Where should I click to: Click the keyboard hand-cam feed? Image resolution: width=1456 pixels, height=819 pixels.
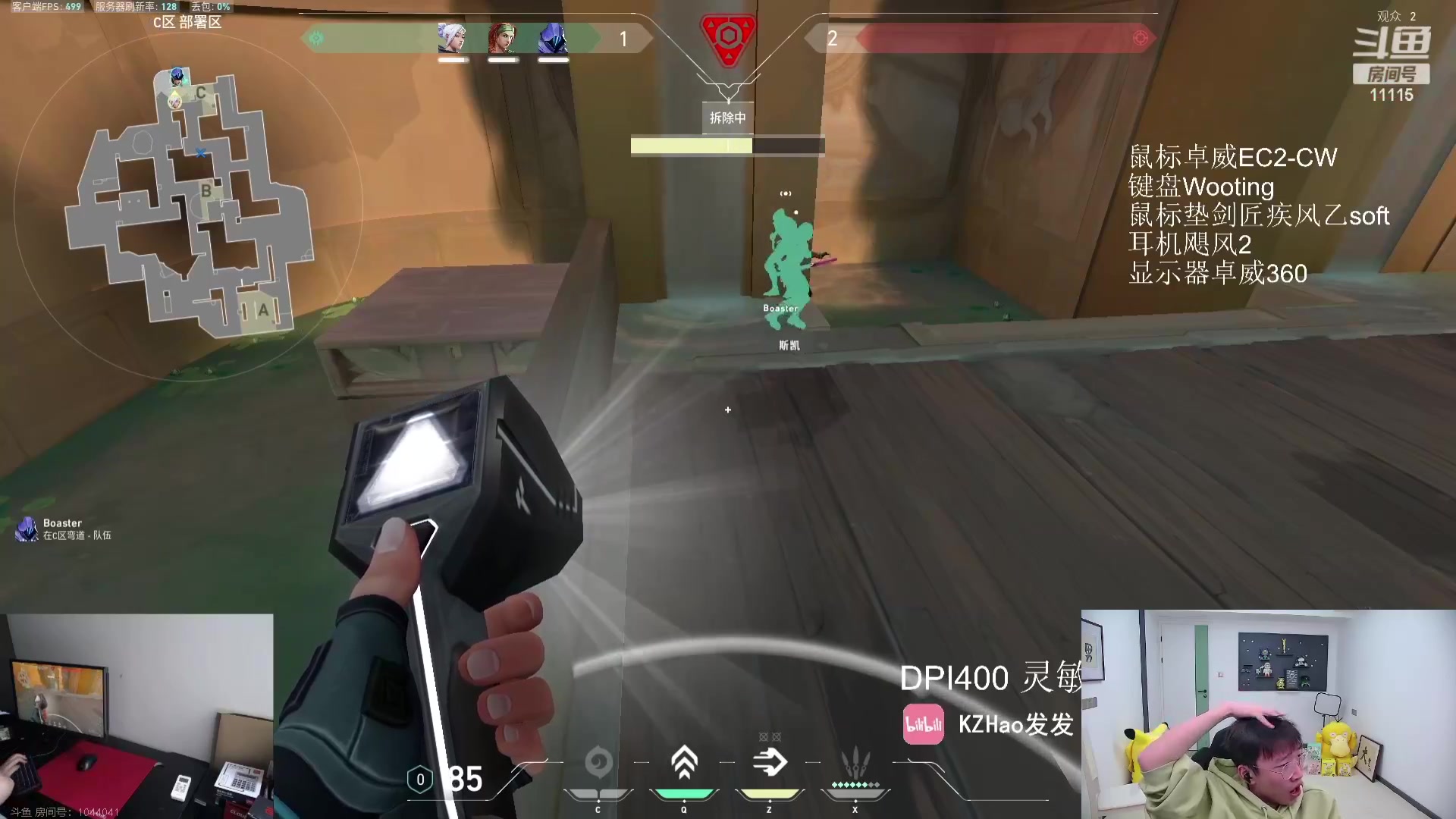coord(136,717)
